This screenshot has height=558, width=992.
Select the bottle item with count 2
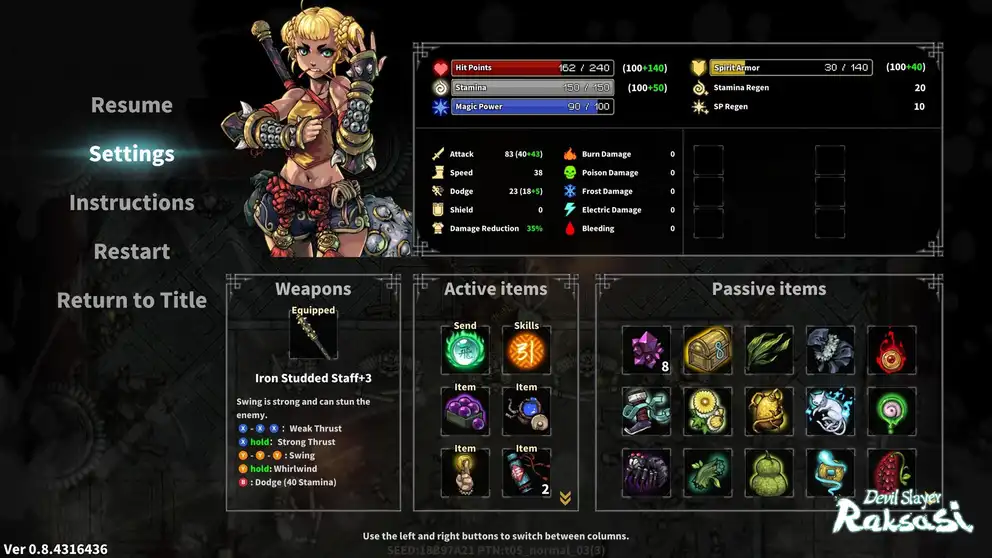click(x=526, y=474)
